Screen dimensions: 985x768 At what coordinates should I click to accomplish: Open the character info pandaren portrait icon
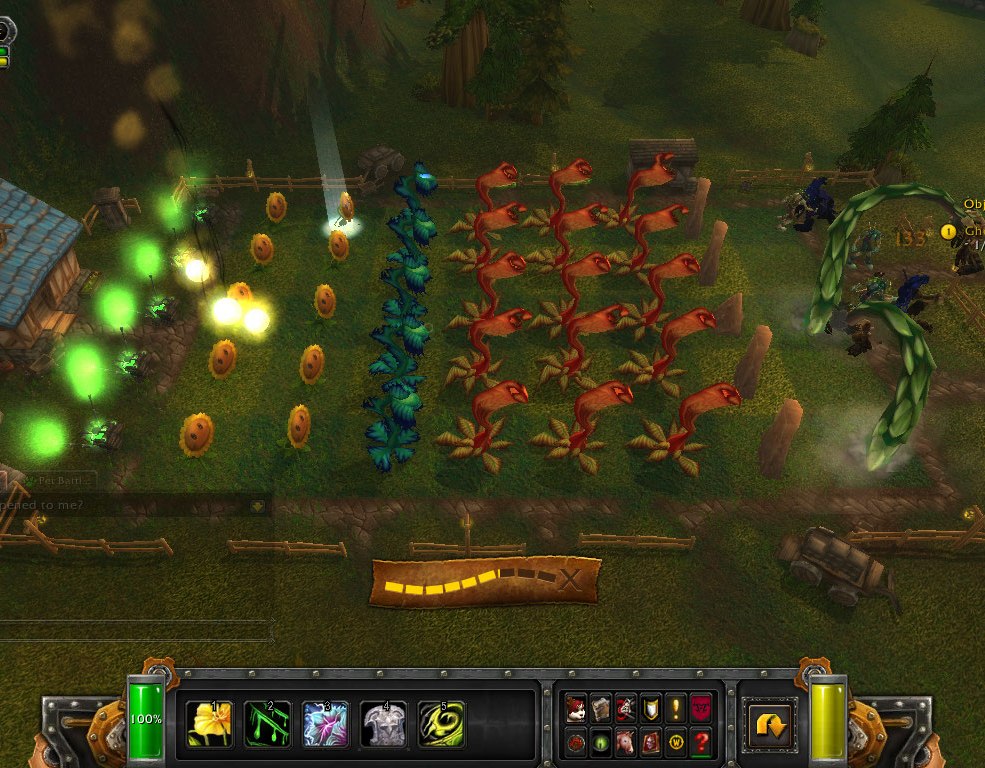point(574,709)
